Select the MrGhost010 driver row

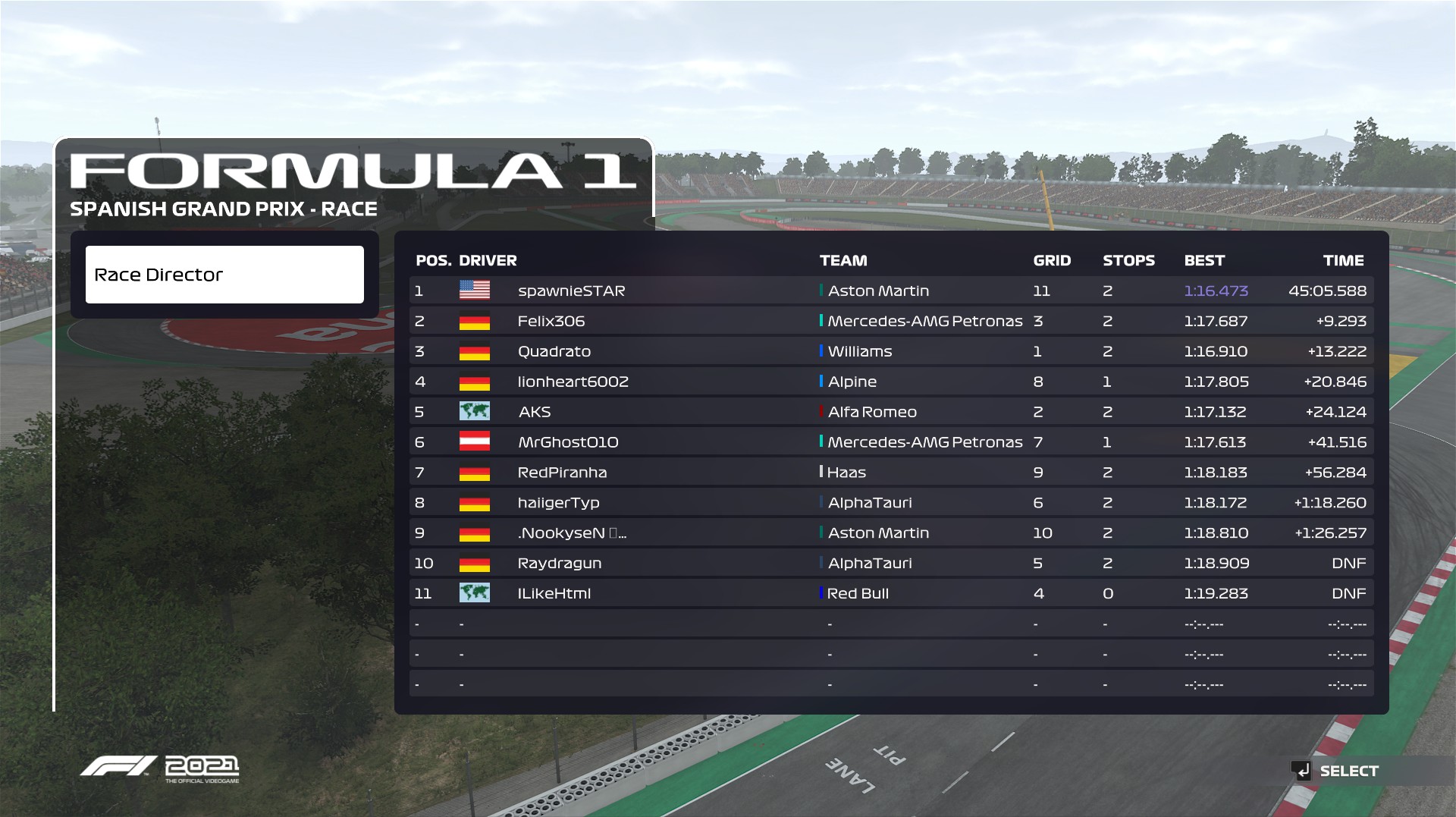coord(891,442)
